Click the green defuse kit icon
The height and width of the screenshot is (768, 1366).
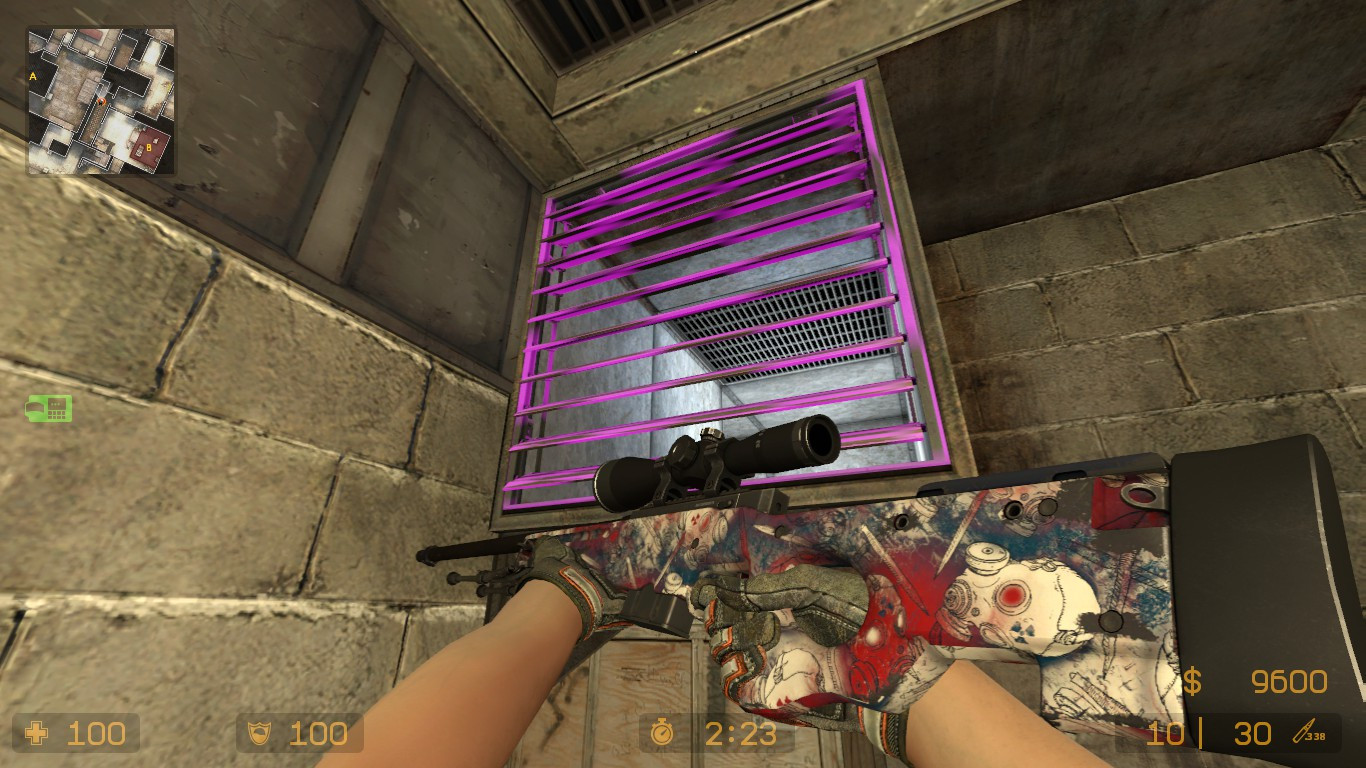click(49, 409)
